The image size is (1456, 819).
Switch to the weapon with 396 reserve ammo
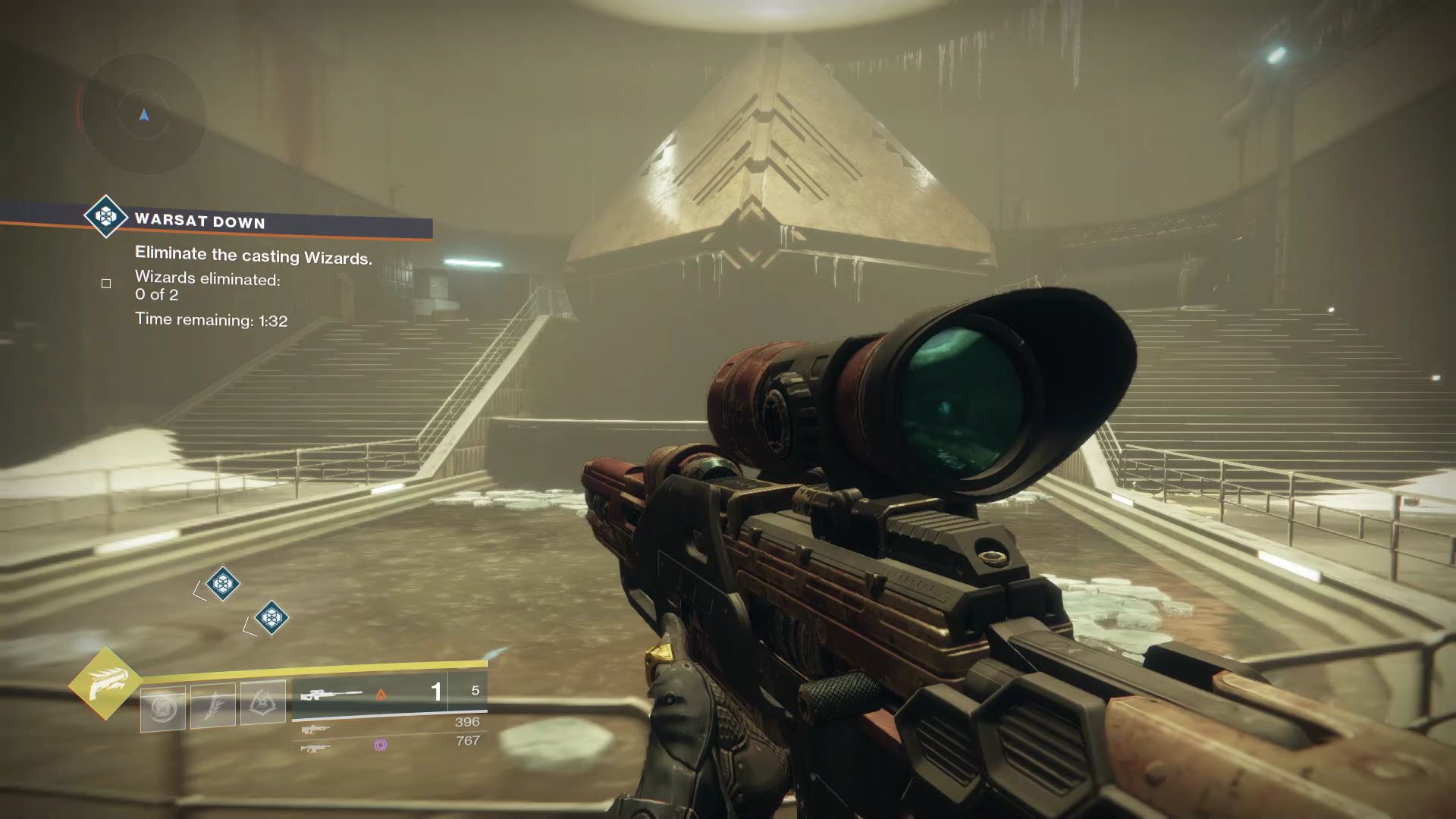(x=388, y=725)
